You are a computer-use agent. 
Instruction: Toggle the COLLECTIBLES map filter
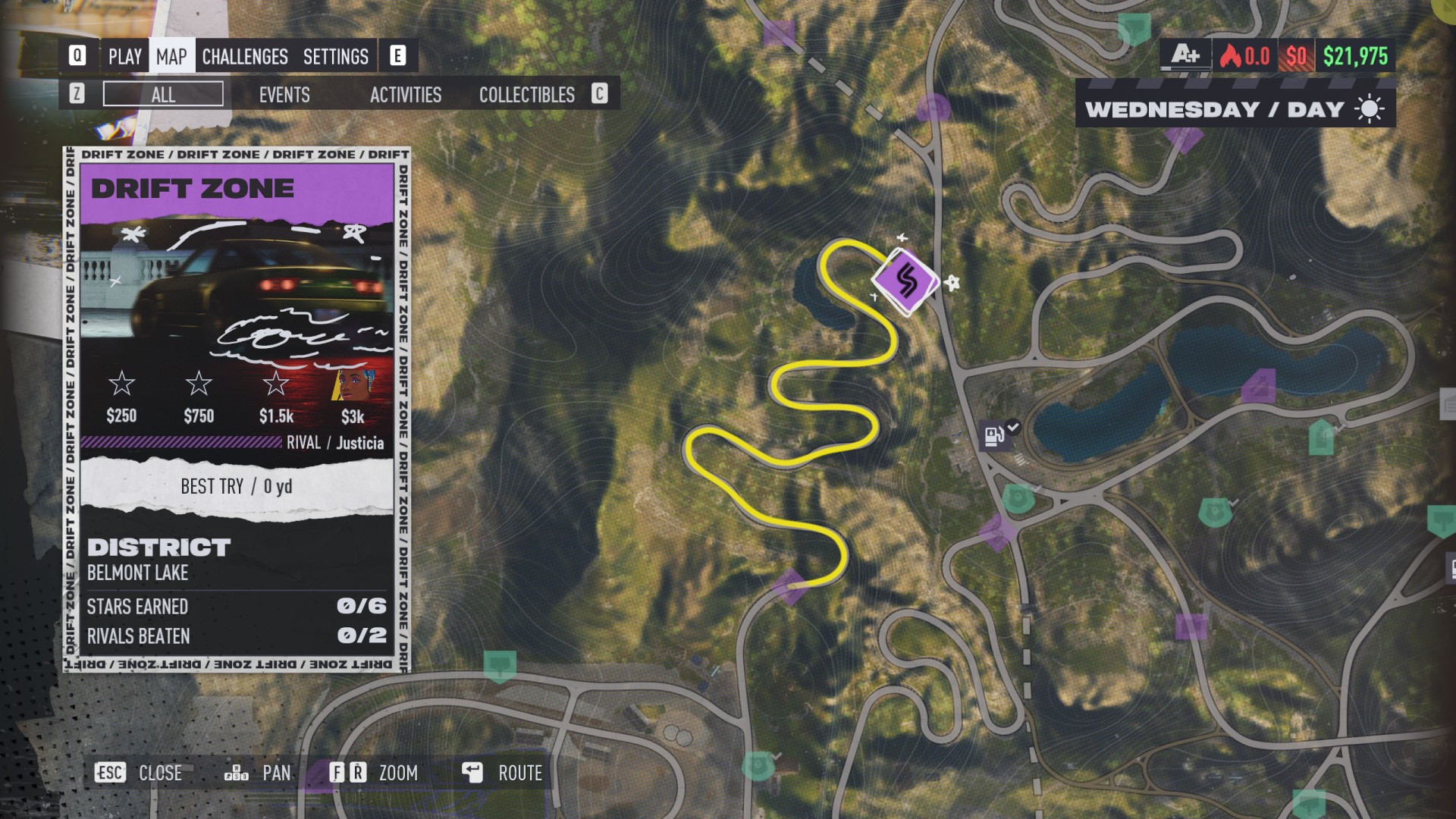click(526, 96)
